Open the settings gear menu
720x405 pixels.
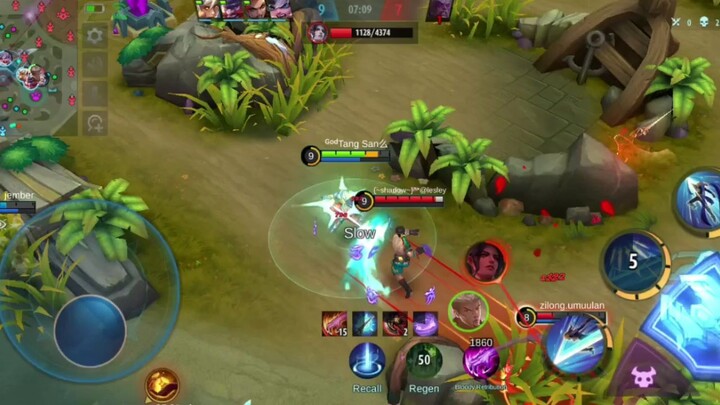coord(95,36)
